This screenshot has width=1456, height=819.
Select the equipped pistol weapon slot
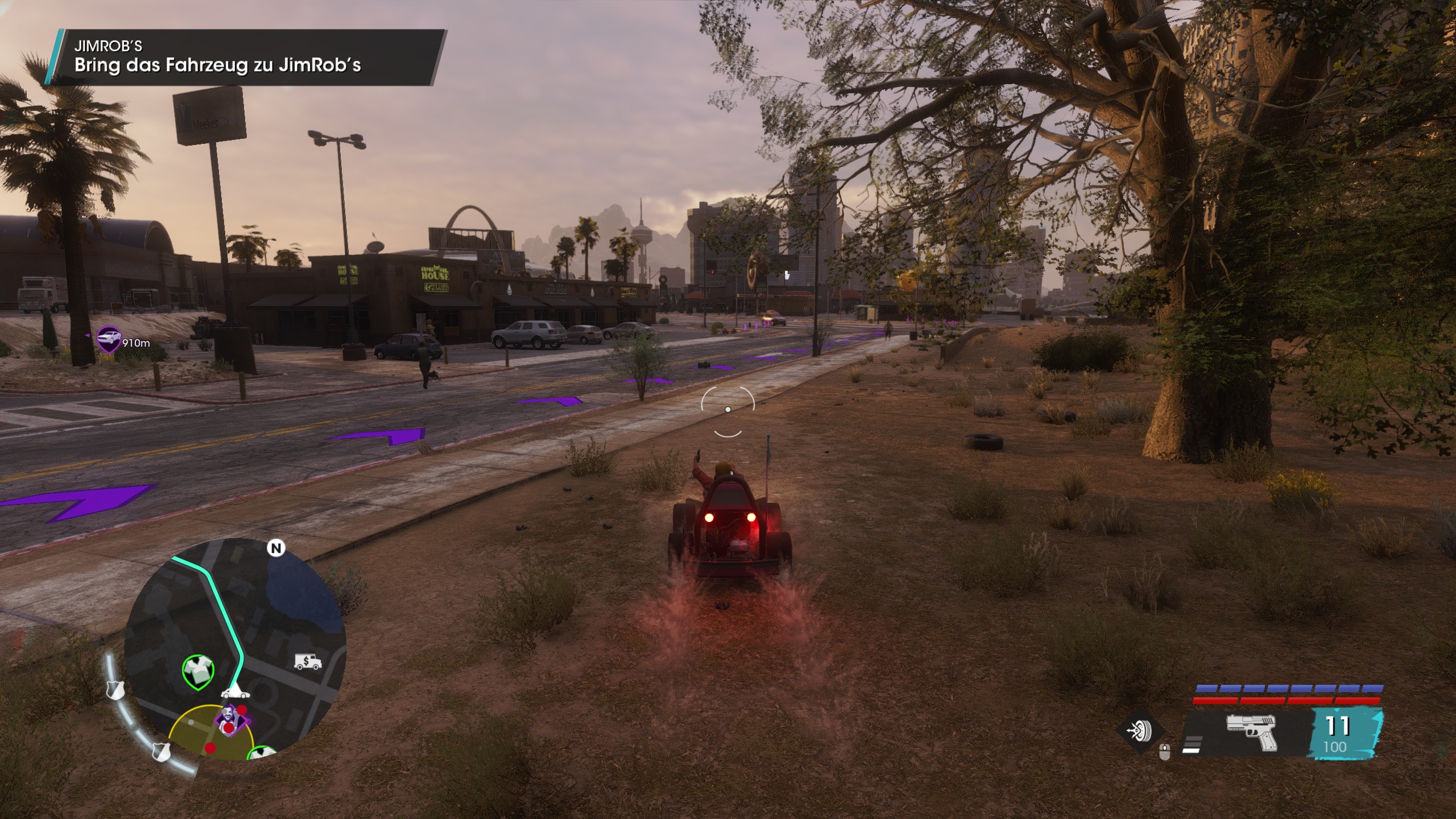coord(1251,732)
